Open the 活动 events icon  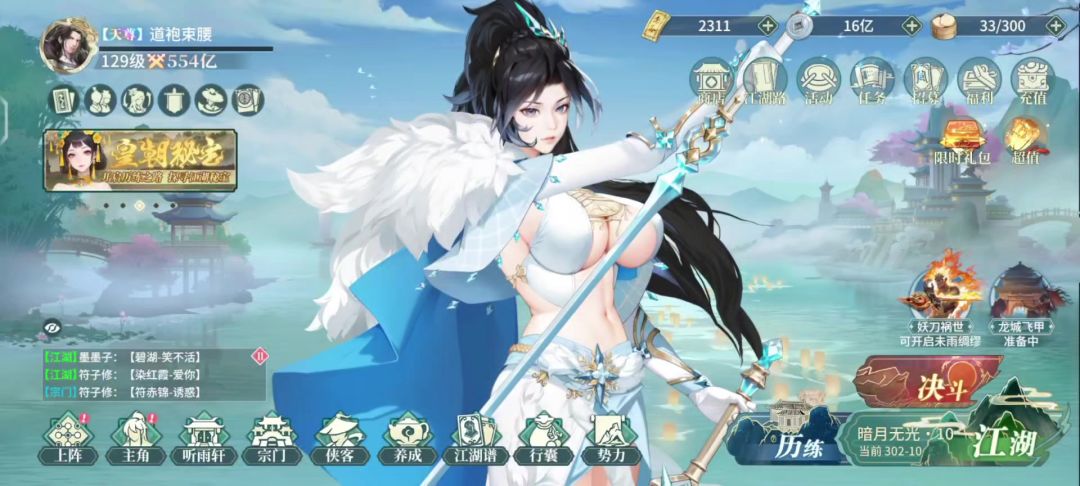click(x=819, y=80)
